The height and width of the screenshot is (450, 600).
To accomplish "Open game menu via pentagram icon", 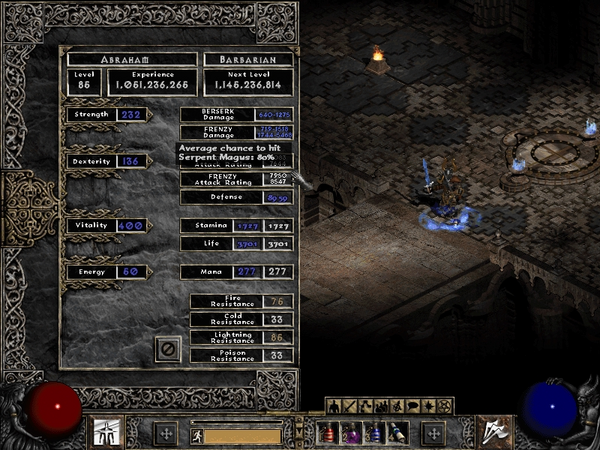I will click(x=443, y=405).
